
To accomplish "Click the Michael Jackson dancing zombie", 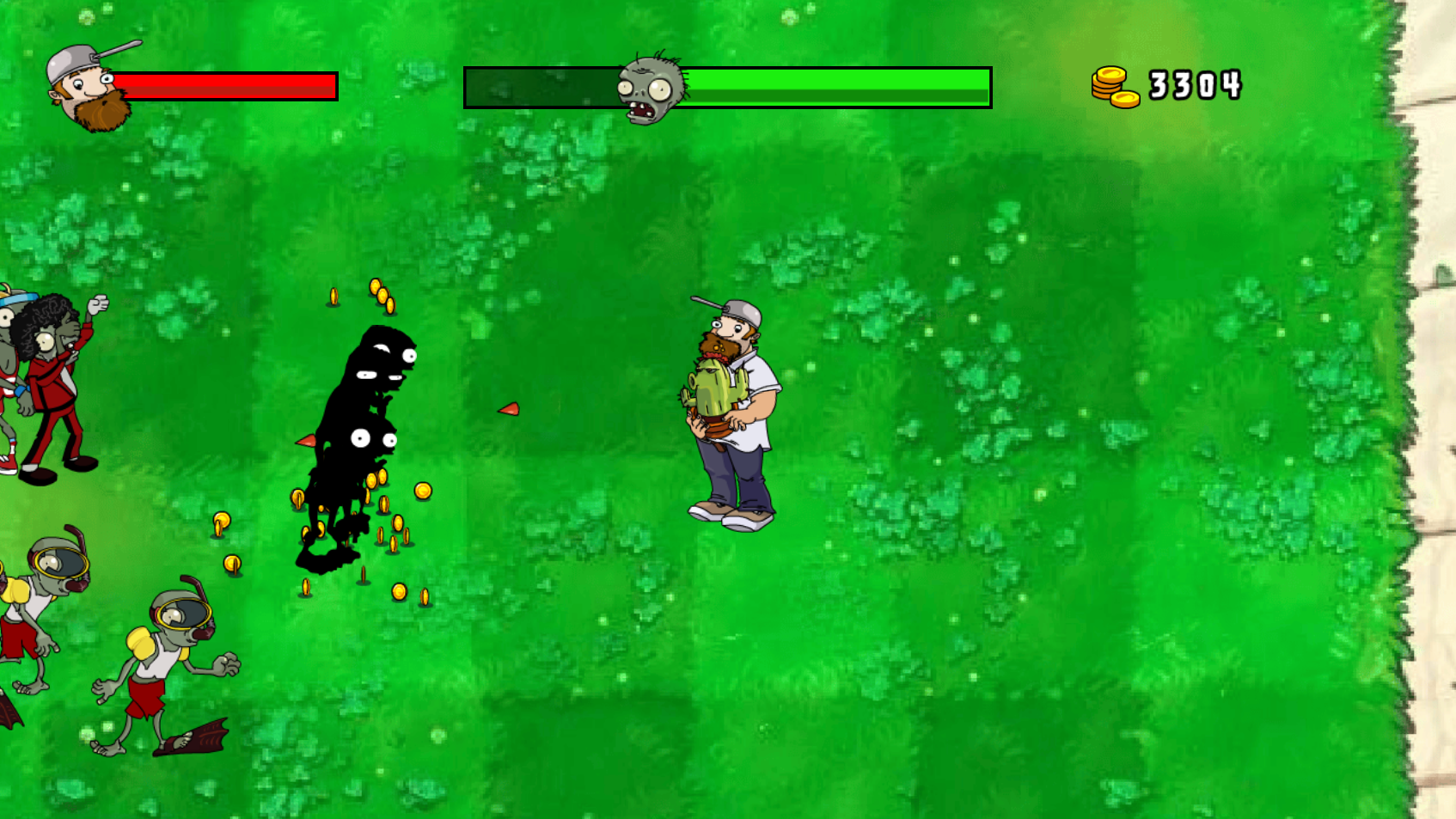I will click(47, 387).
